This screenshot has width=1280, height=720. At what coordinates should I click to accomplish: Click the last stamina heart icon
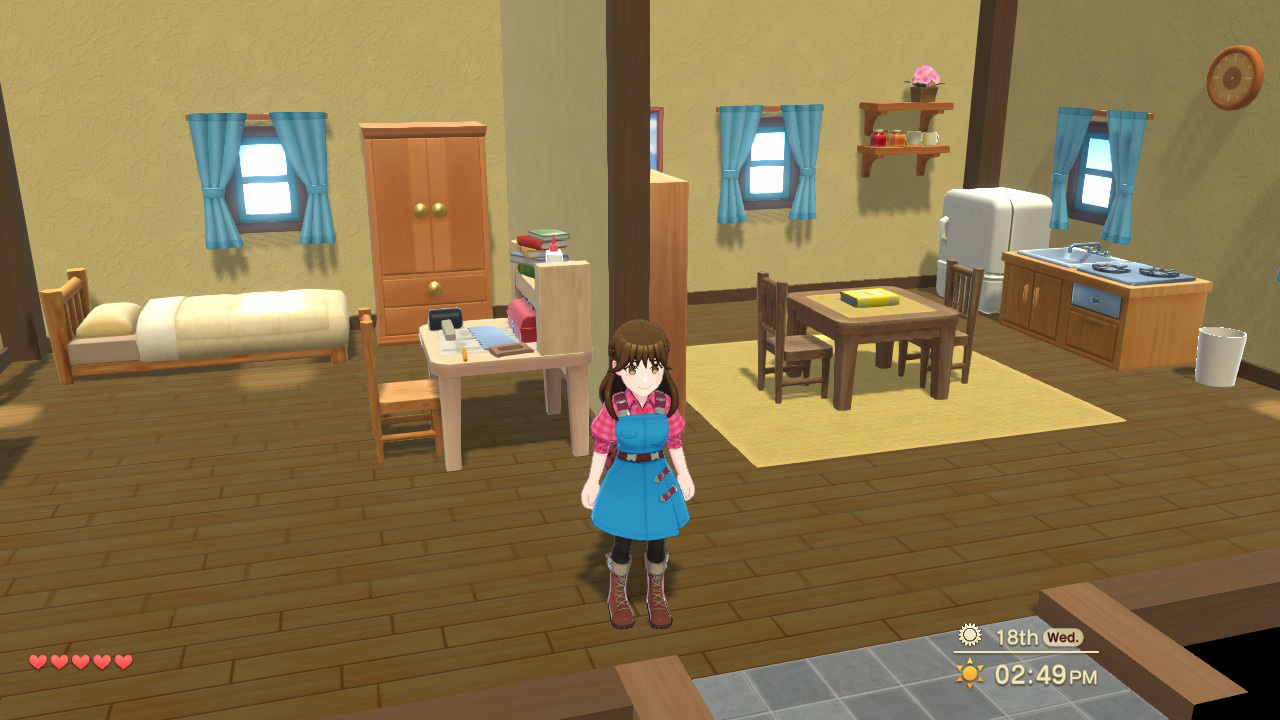(x=123, y=662)
